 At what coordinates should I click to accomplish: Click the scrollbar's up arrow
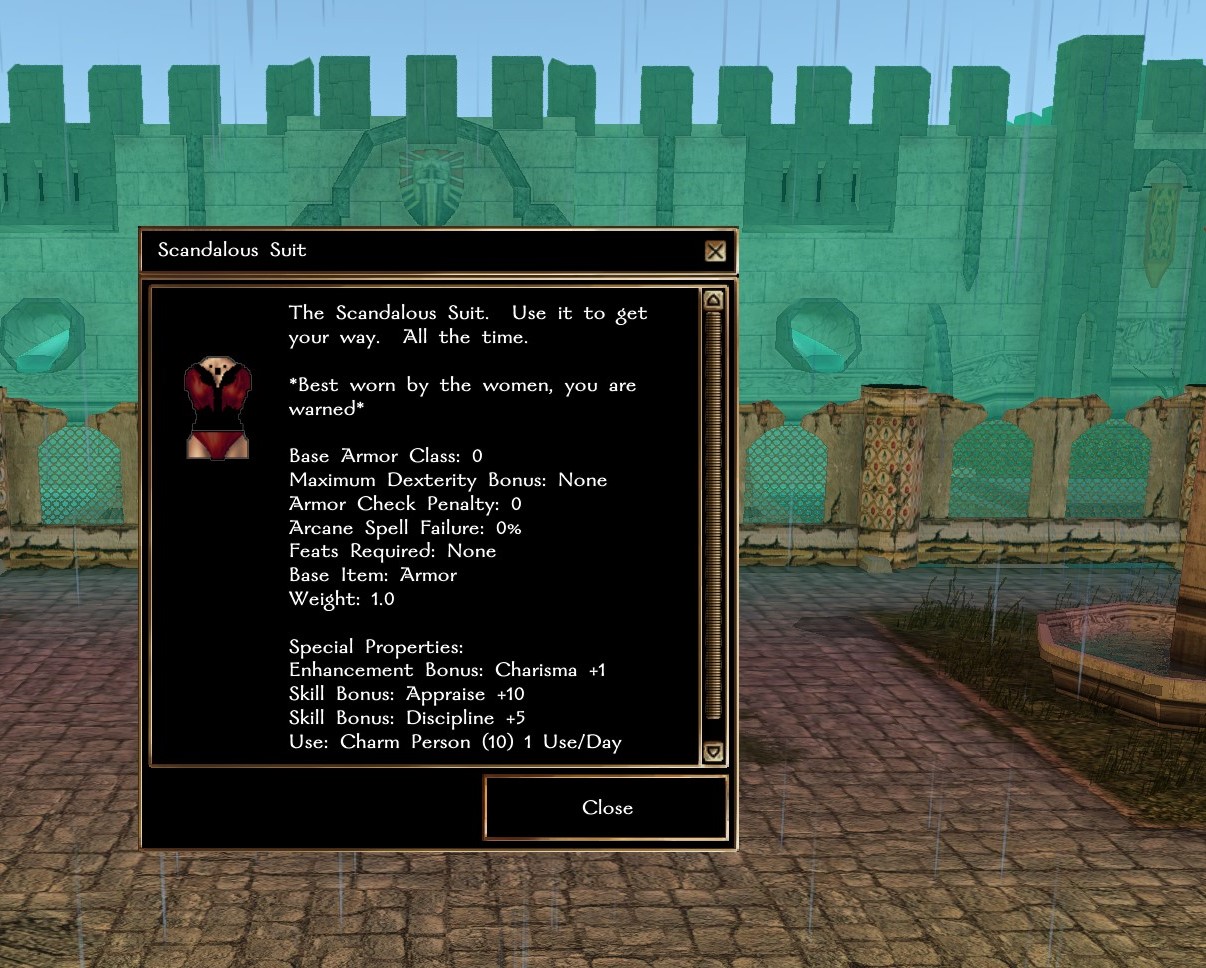pos(713,300)
